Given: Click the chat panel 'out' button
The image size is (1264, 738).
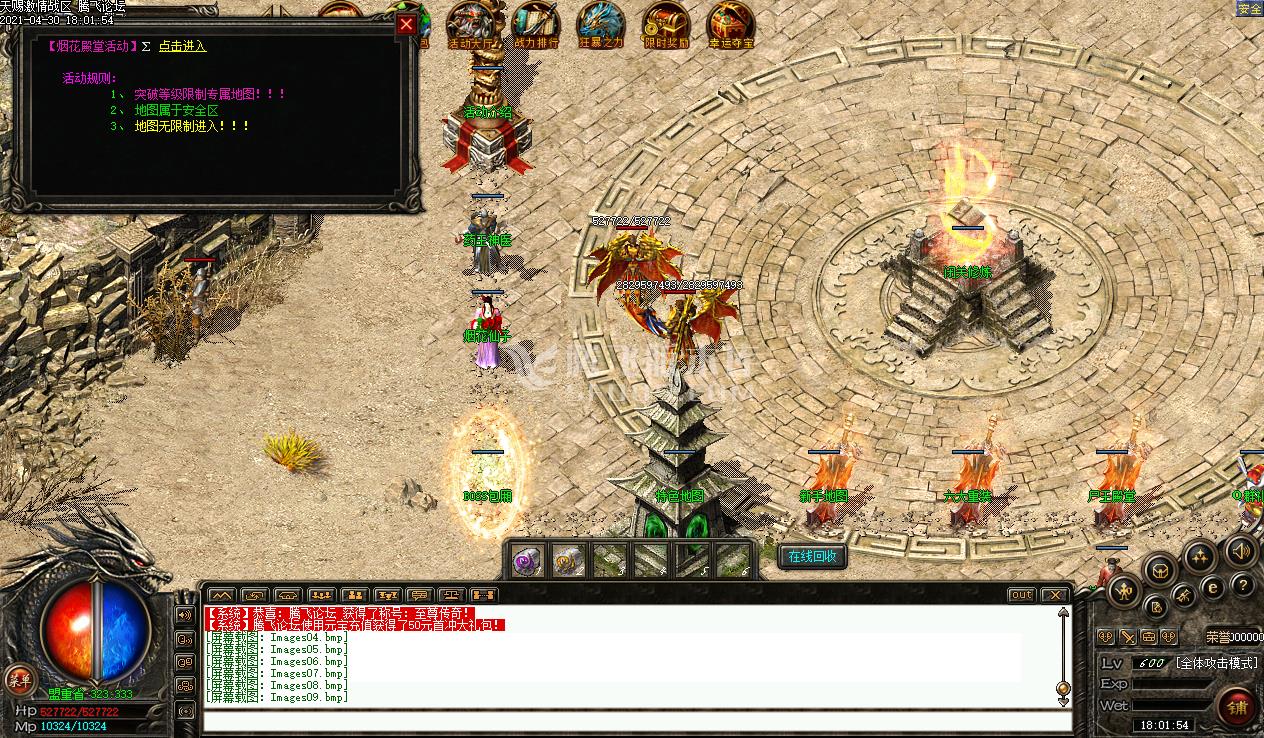Looking at the screenshot, I should point(1021,595).
